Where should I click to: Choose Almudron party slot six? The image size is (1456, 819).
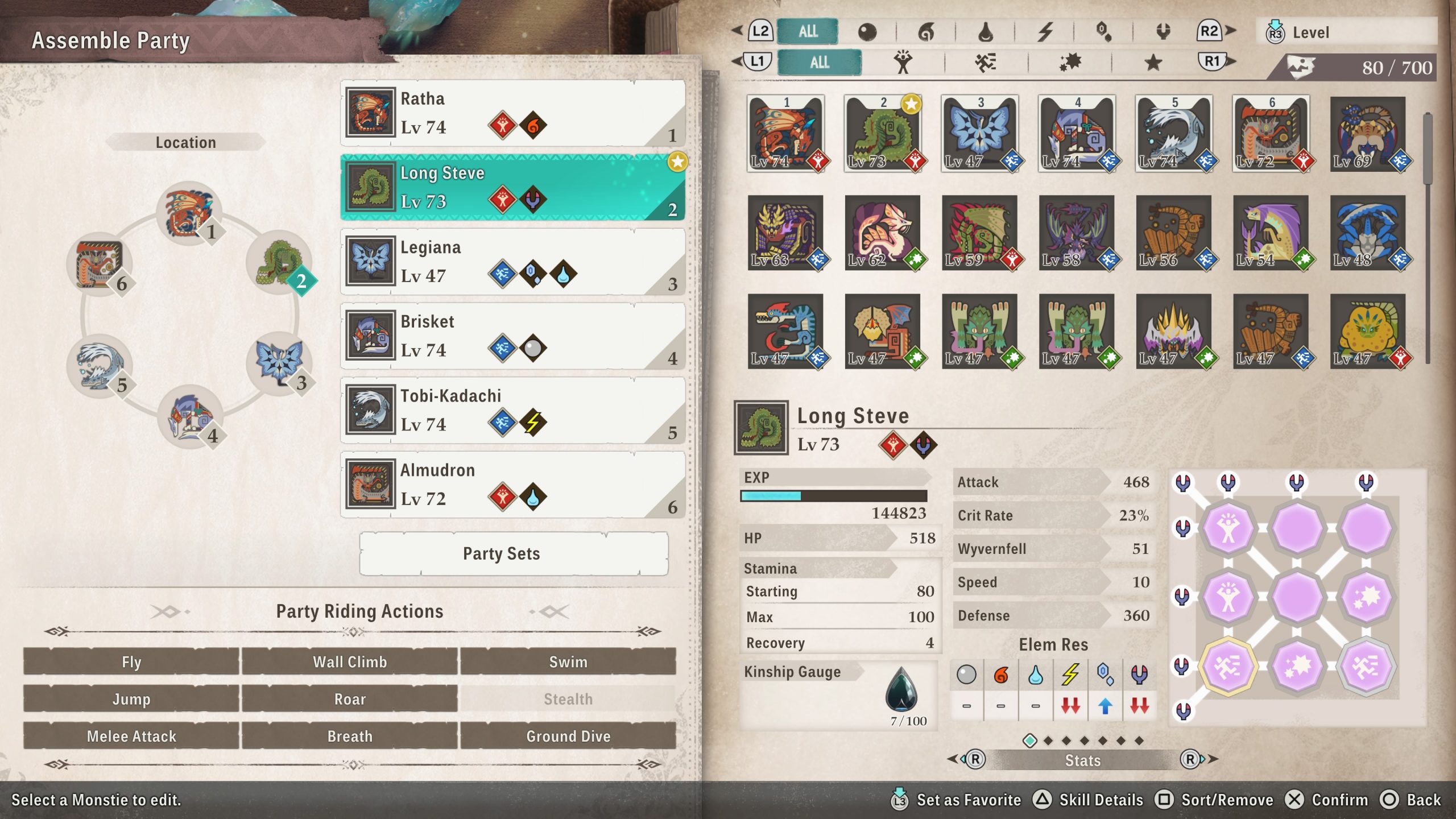(512, 485)
